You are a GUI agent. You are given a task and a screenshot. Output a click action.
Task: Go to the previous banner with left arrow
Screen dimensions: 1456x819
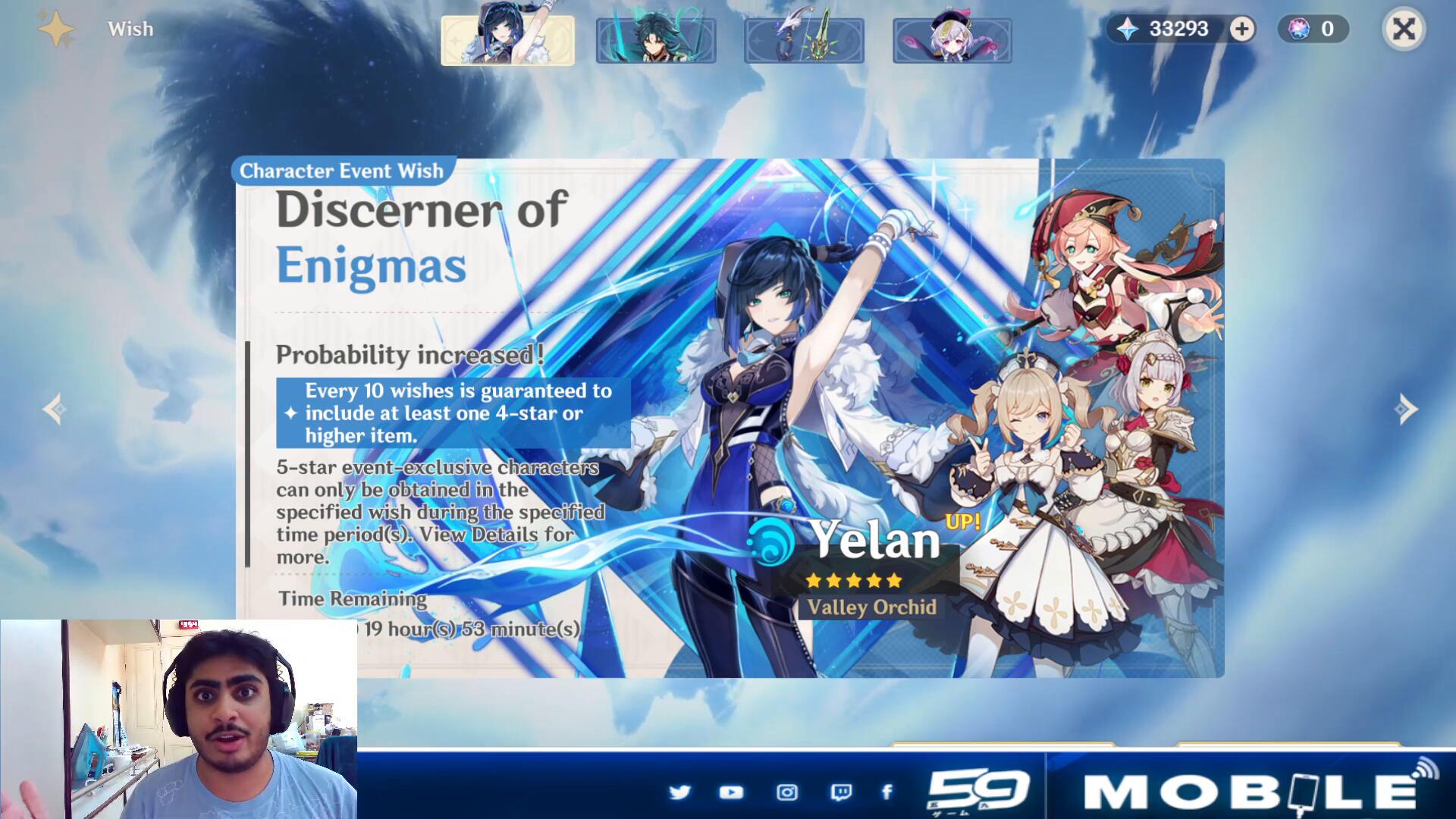[x=53, y=409]
